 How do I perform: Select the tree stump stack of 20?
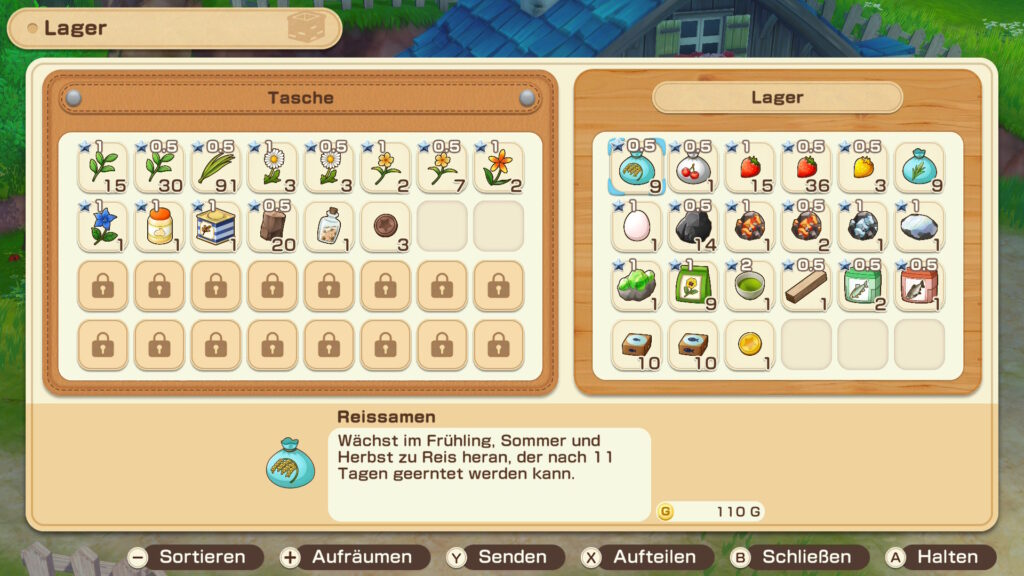pos(272,226)
